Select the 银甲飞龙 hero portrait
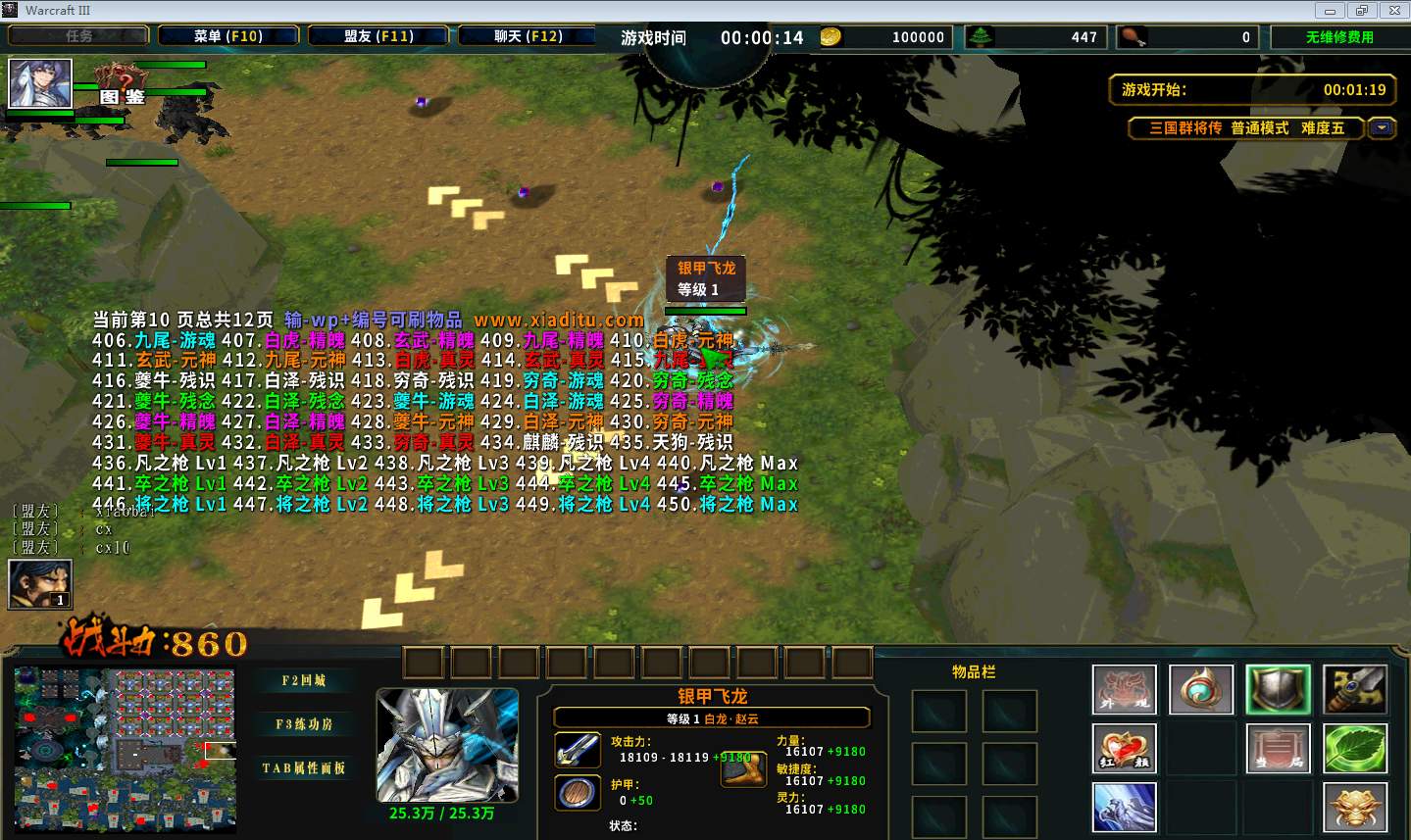1411x840 pixels. 447,745
